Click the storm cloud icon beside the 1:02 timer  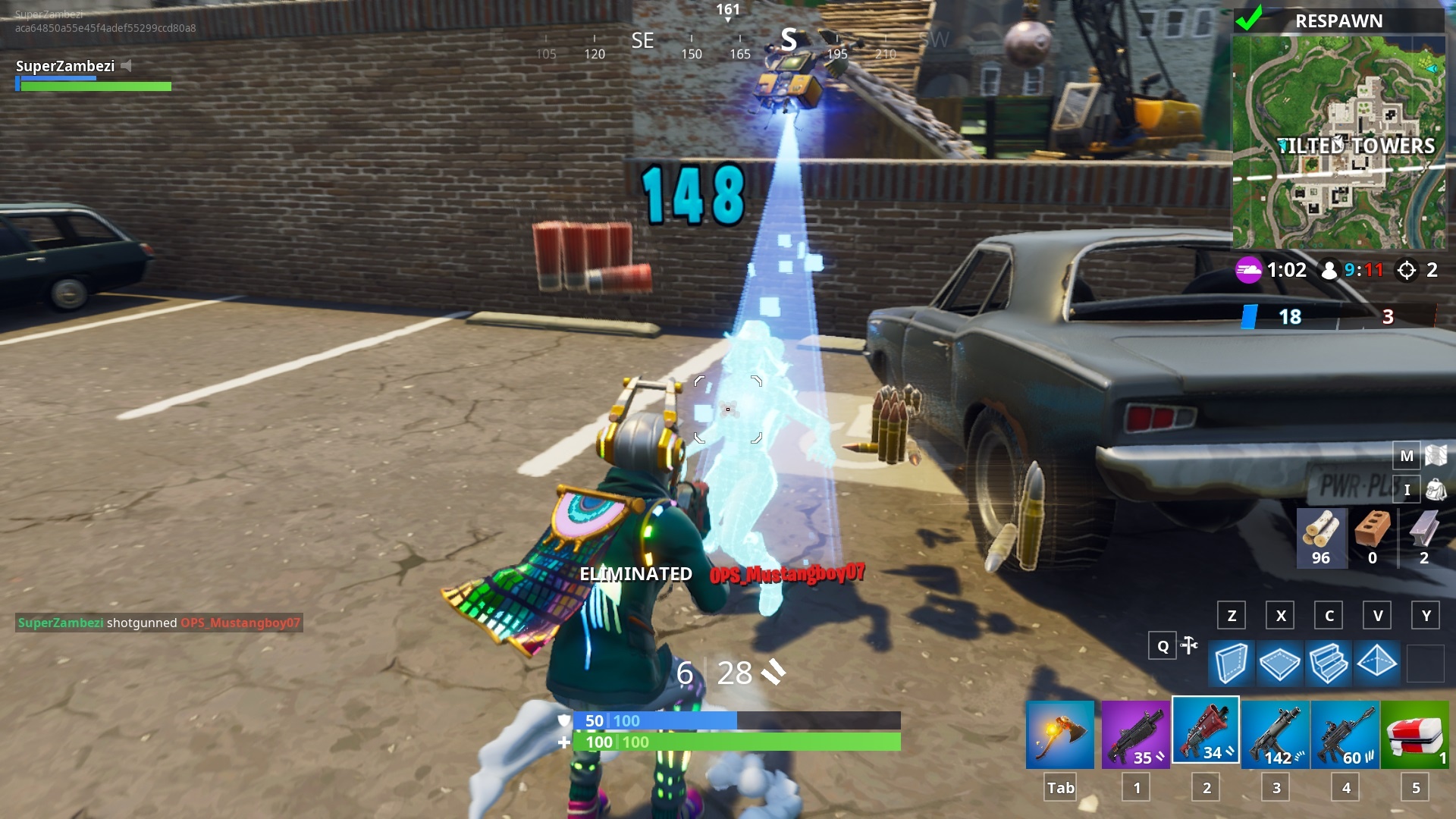click(1249, 270)
